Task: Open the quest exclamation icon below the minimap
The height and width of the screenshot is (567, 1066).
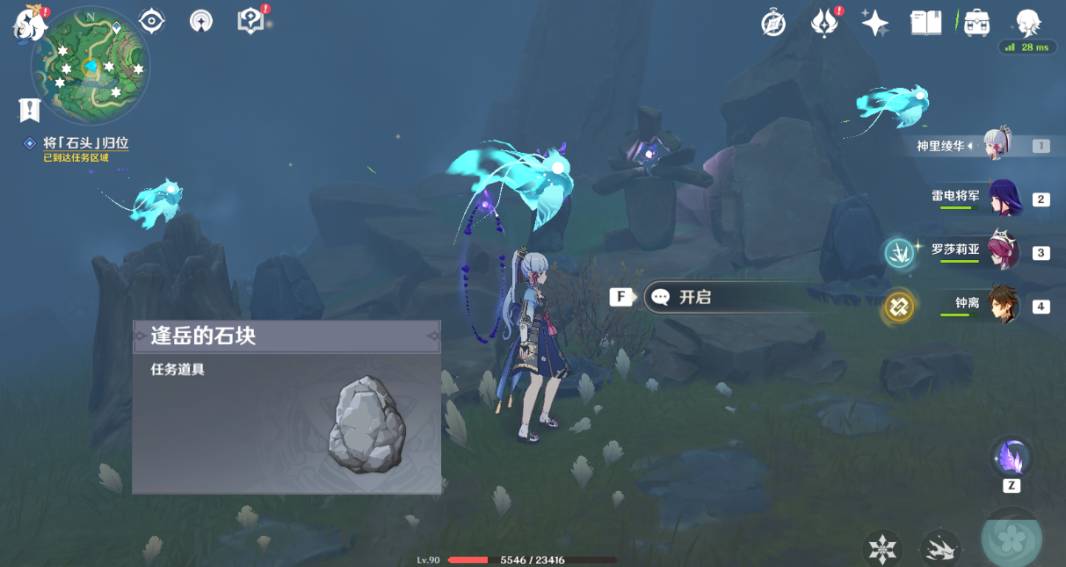Action: tap(29, 109)
